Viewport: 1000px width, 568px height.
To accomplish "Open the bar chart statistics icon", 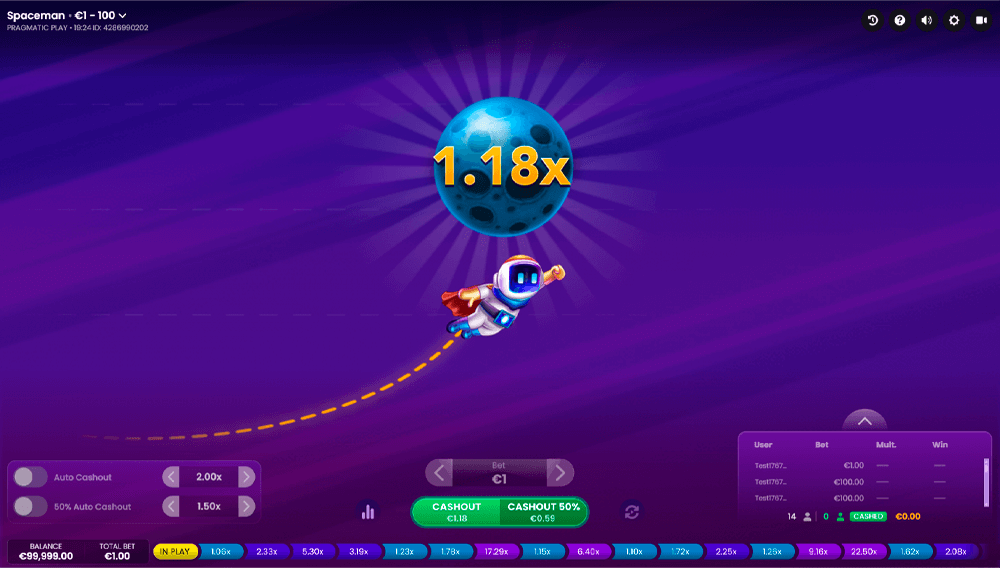I will tap(368, 512).
